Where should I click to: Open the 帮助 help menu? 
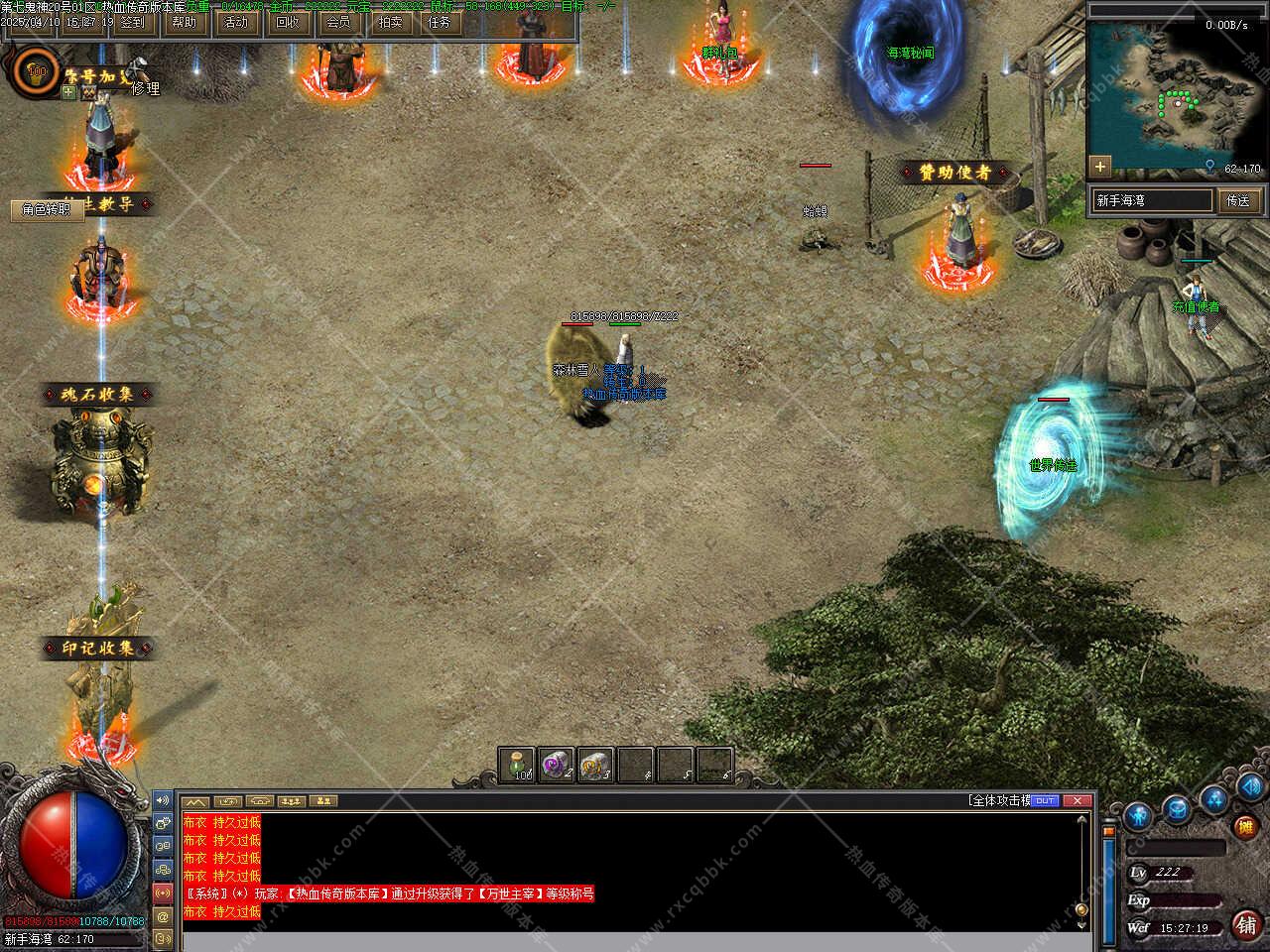point(184,22)
